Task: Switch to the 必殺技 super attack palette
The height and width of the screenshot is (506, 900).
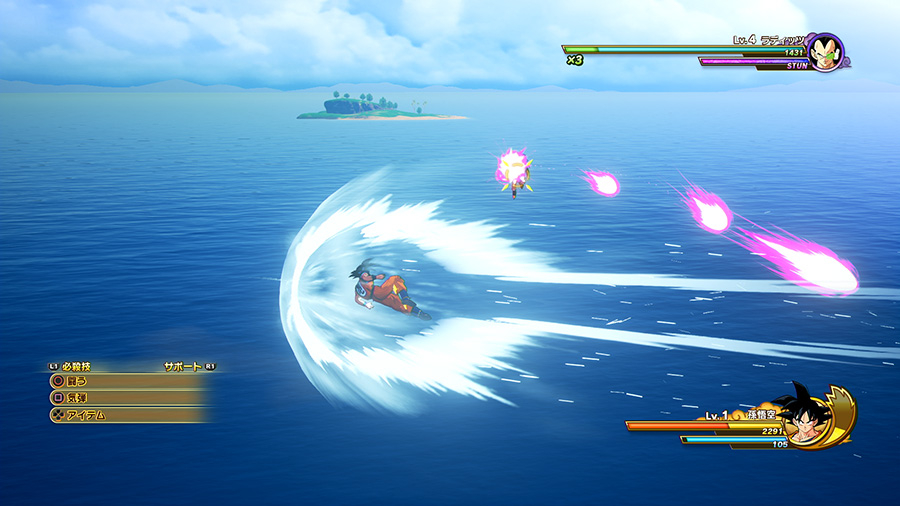Action: point(75,367)
